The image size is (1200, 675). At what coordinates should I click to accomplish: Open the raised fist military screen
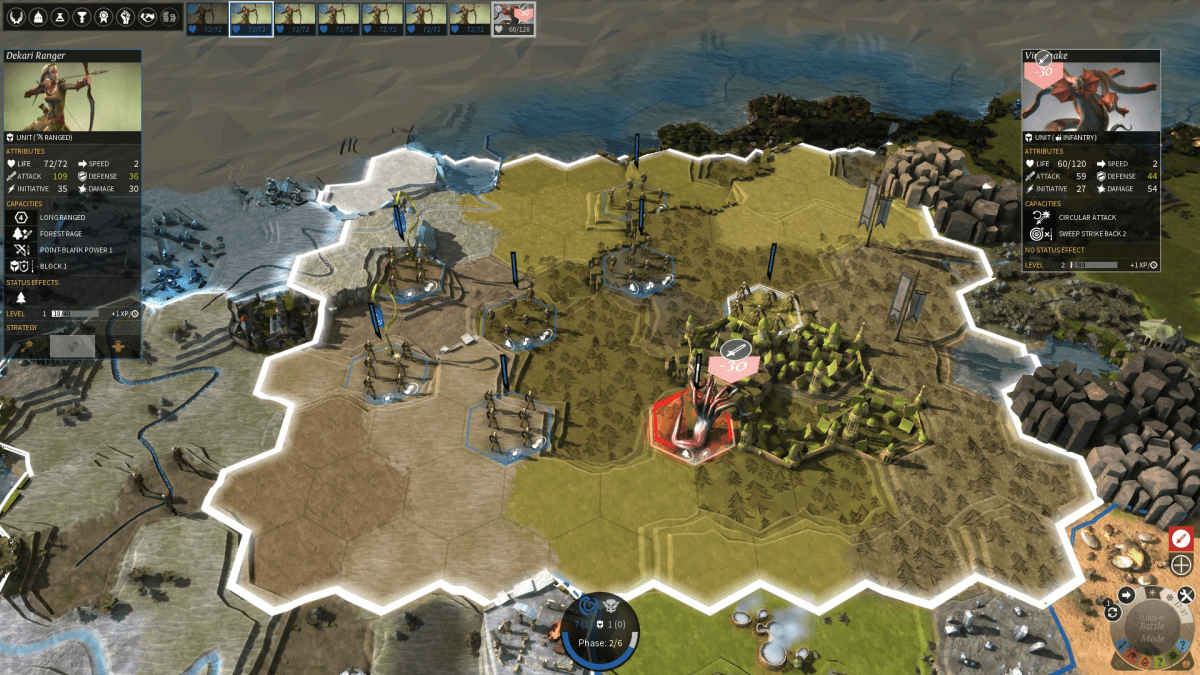pos(126,16)
